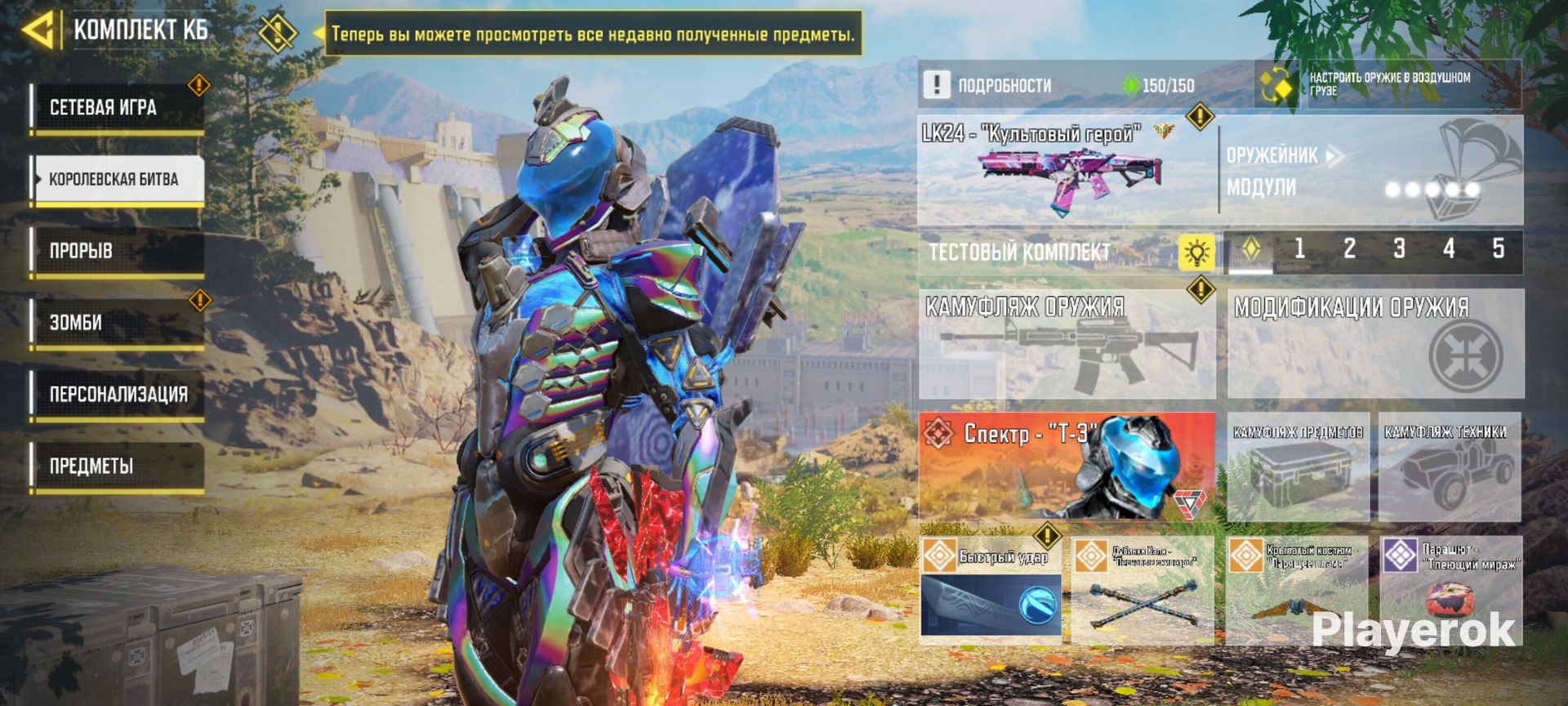The width and height of the screenshot is (1568, 706).
Task: Open the Сетевая игра loadout section
Action: (x=117, y=108)
